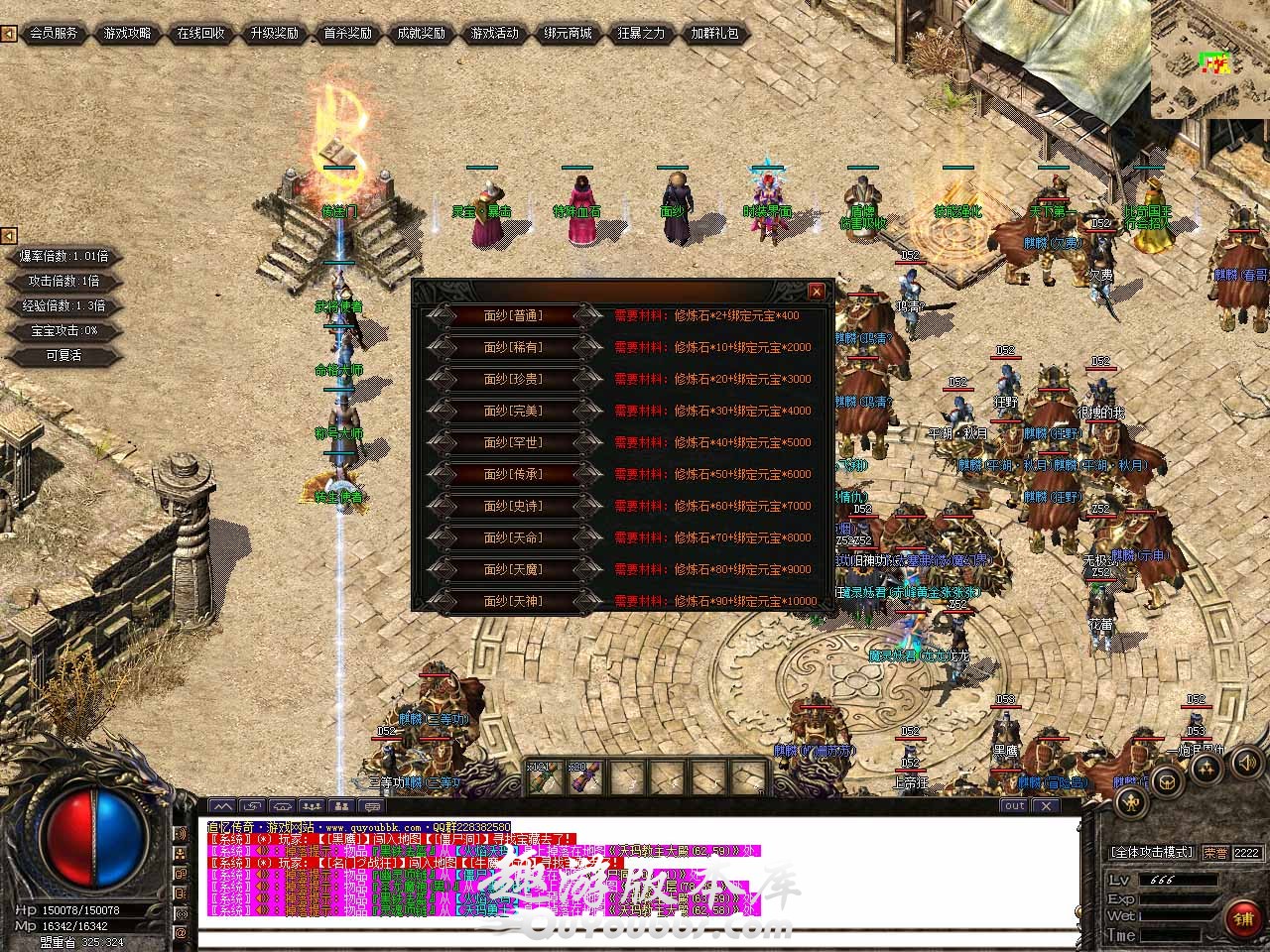Use the first hotbar item with count 121
The width and height of the screenshot is (1270, 952).
tap(541, 776)
